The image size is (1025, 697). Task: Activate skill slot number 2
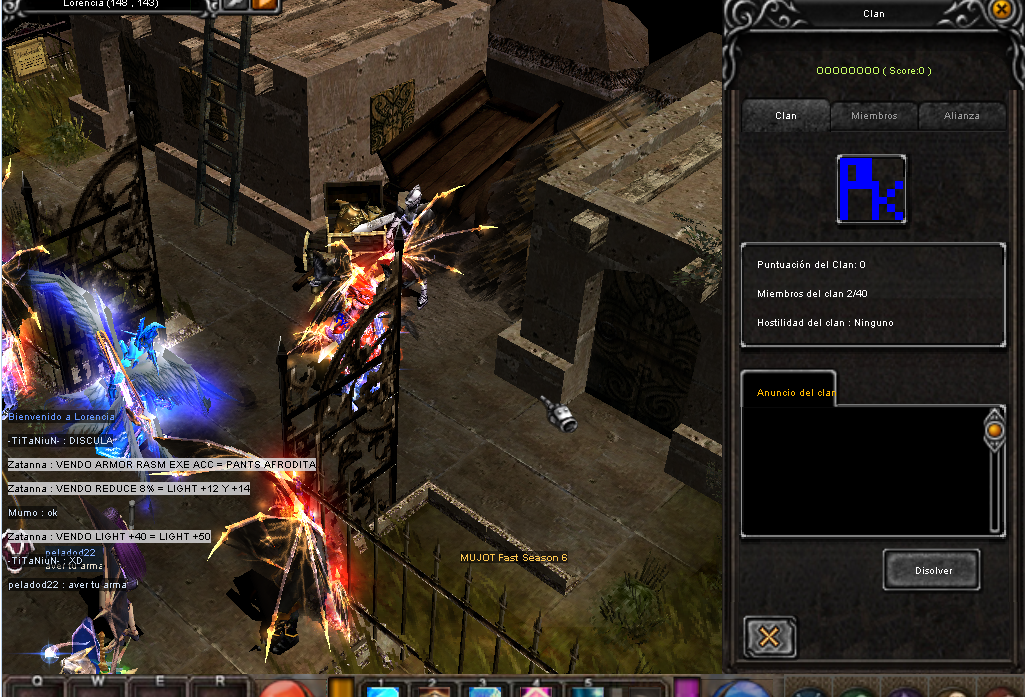(x=434, y=689)
